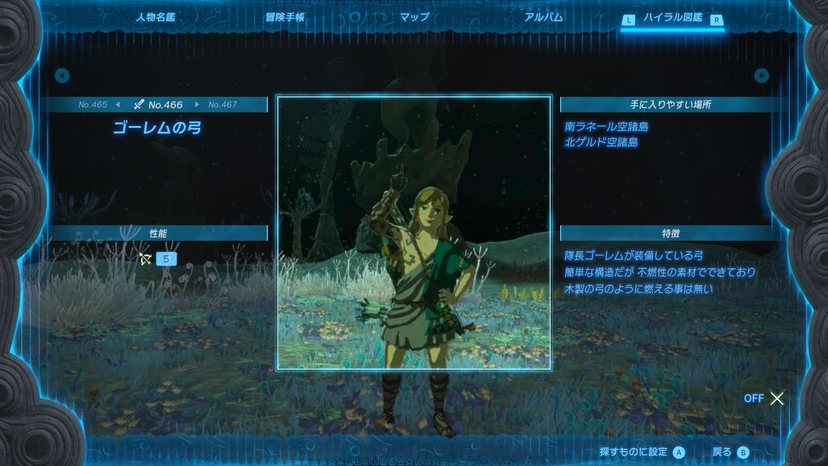The height and width of the screenshot is (466, 828).
Task: Select the マップ tab
Action: coord(414,17)
